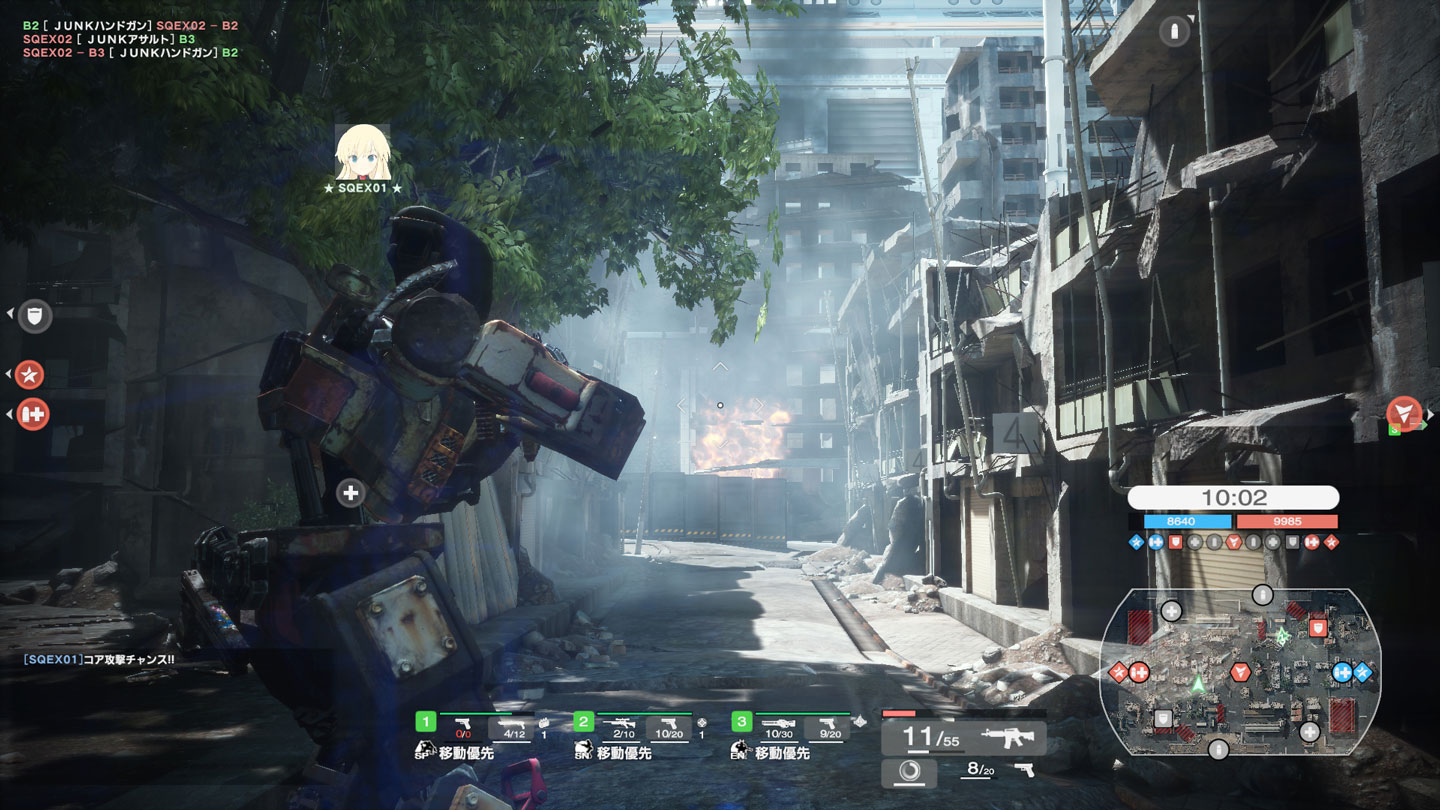Select the red star marker at left edge
The width and height of the screenshot is (1440, 810).
tap(31, 375)
